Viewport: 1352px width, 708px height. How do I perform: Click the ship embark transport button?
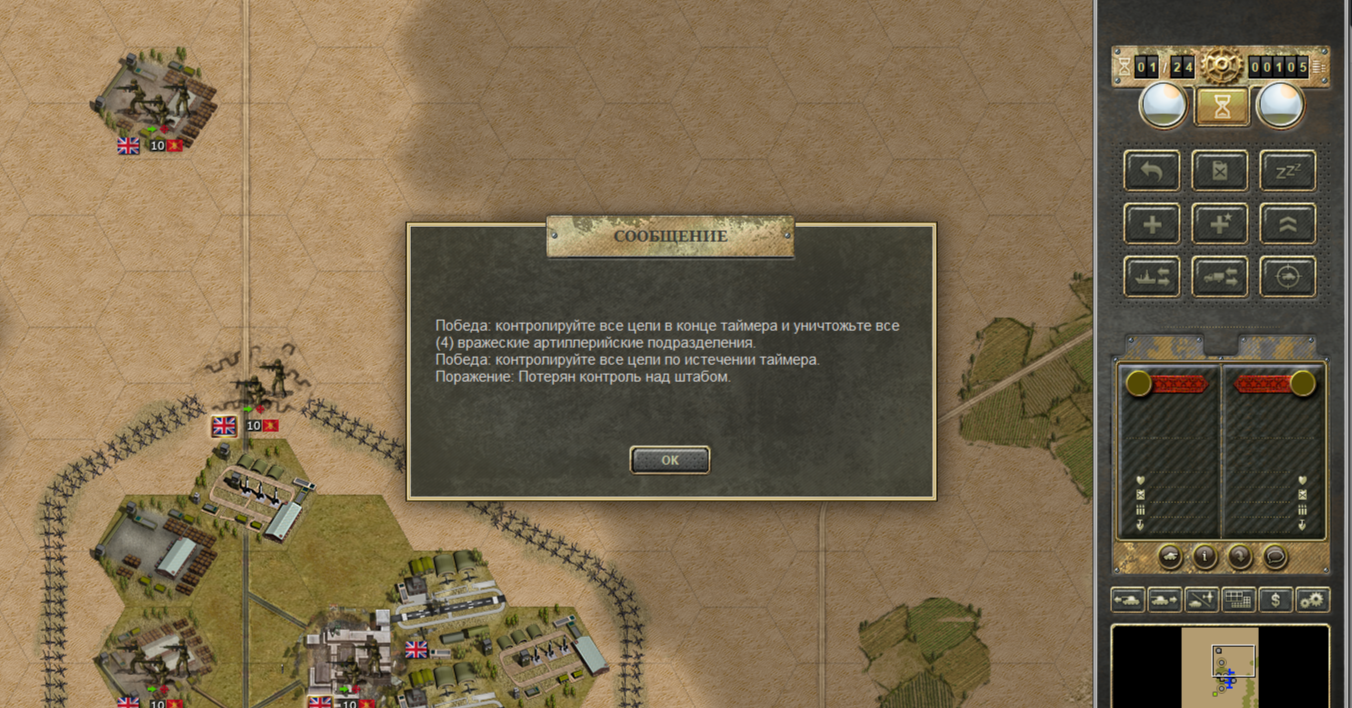coord(1151,277)
